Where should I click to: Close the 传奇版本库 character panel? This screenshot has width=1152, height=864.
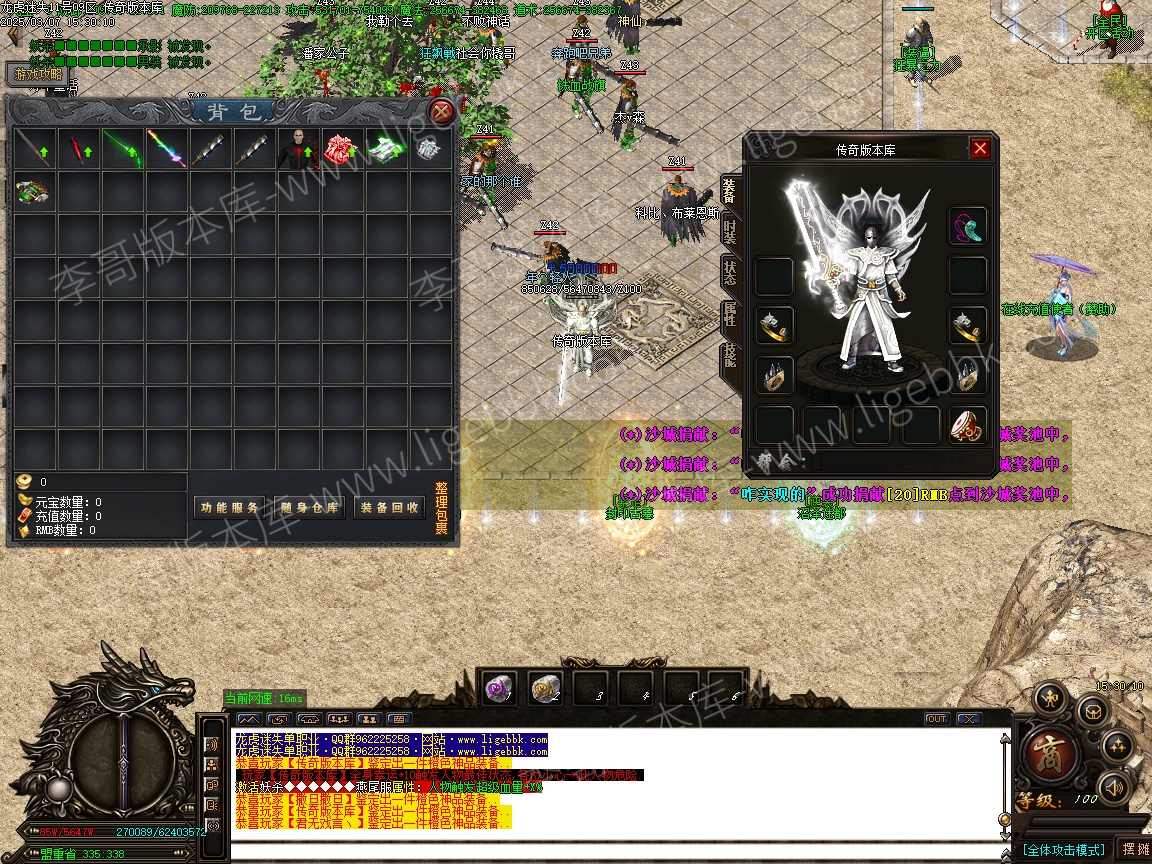pyautogui.click(x=980, y=149)
